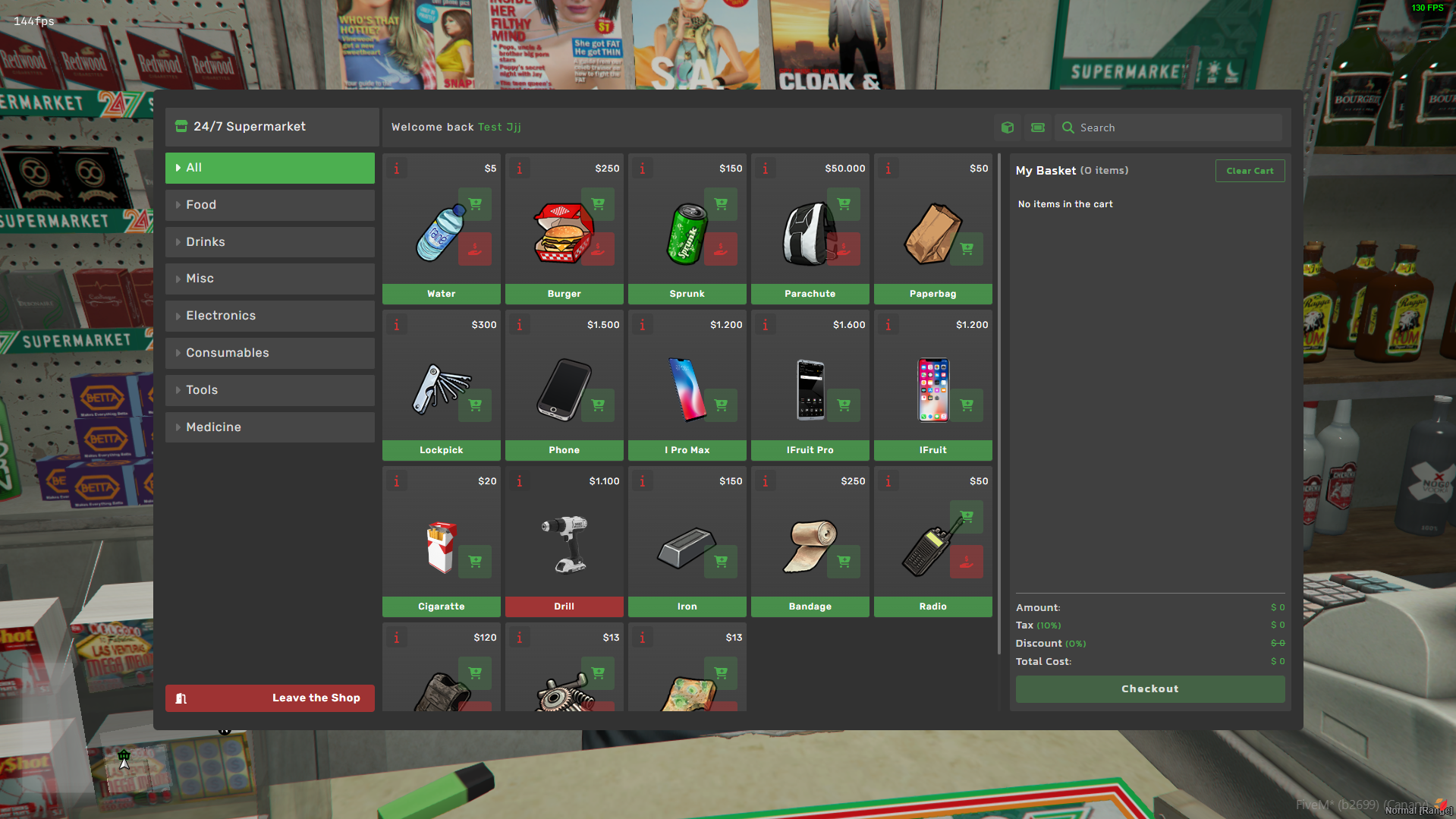Add Water to cart with green cart icon
1456x819 pixels.
(x=475, y=203)
